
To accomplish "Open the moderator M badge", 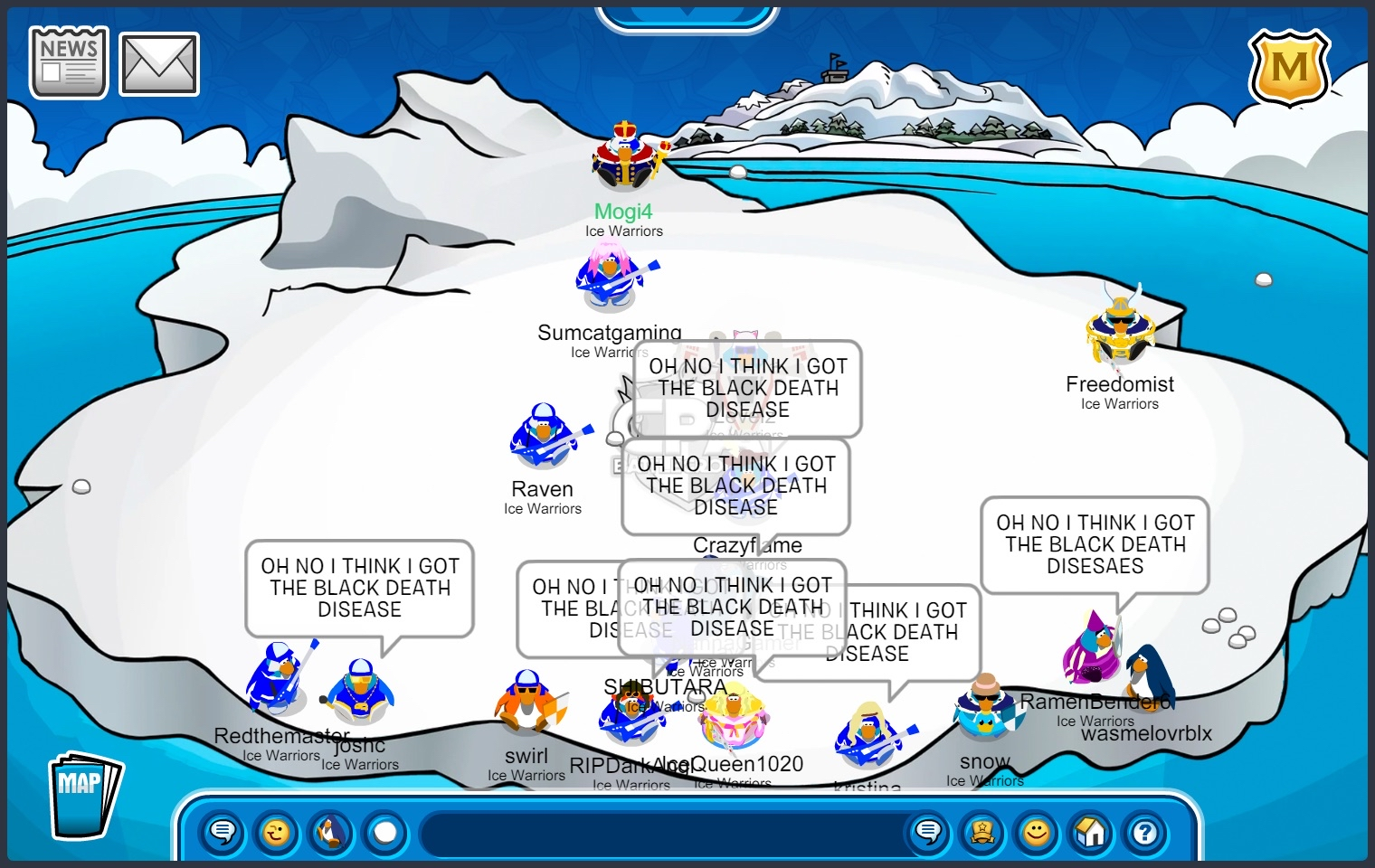I will click(1289, 68).
